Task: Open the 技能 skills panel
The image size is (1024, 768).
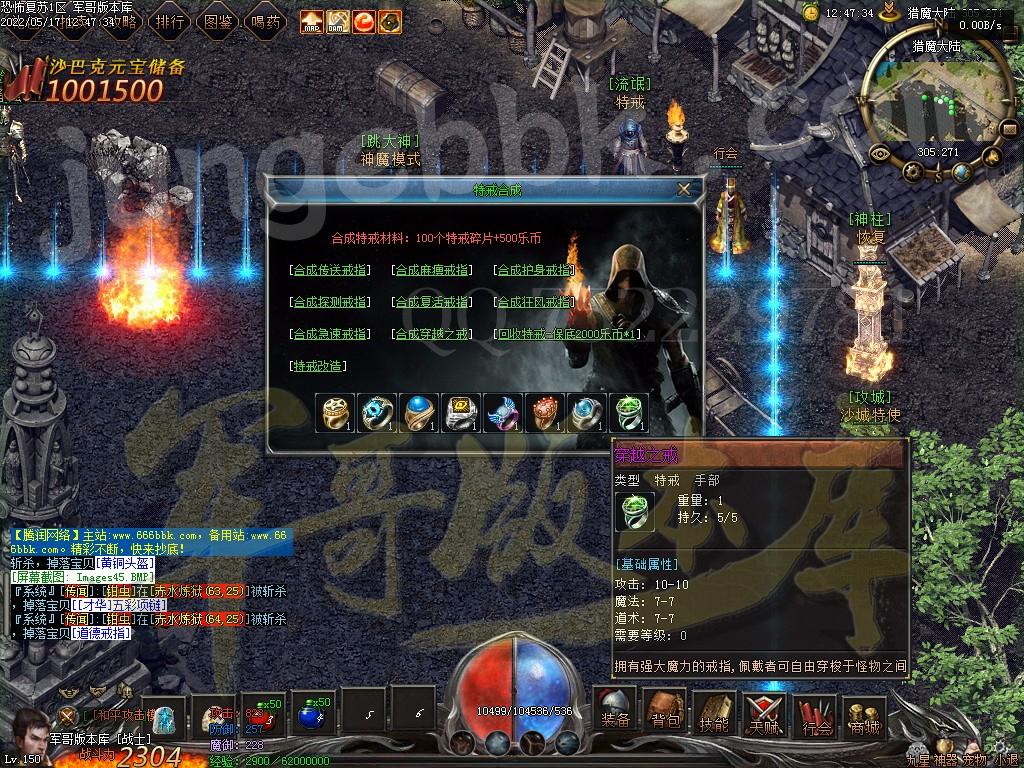Action: point(714,712)
